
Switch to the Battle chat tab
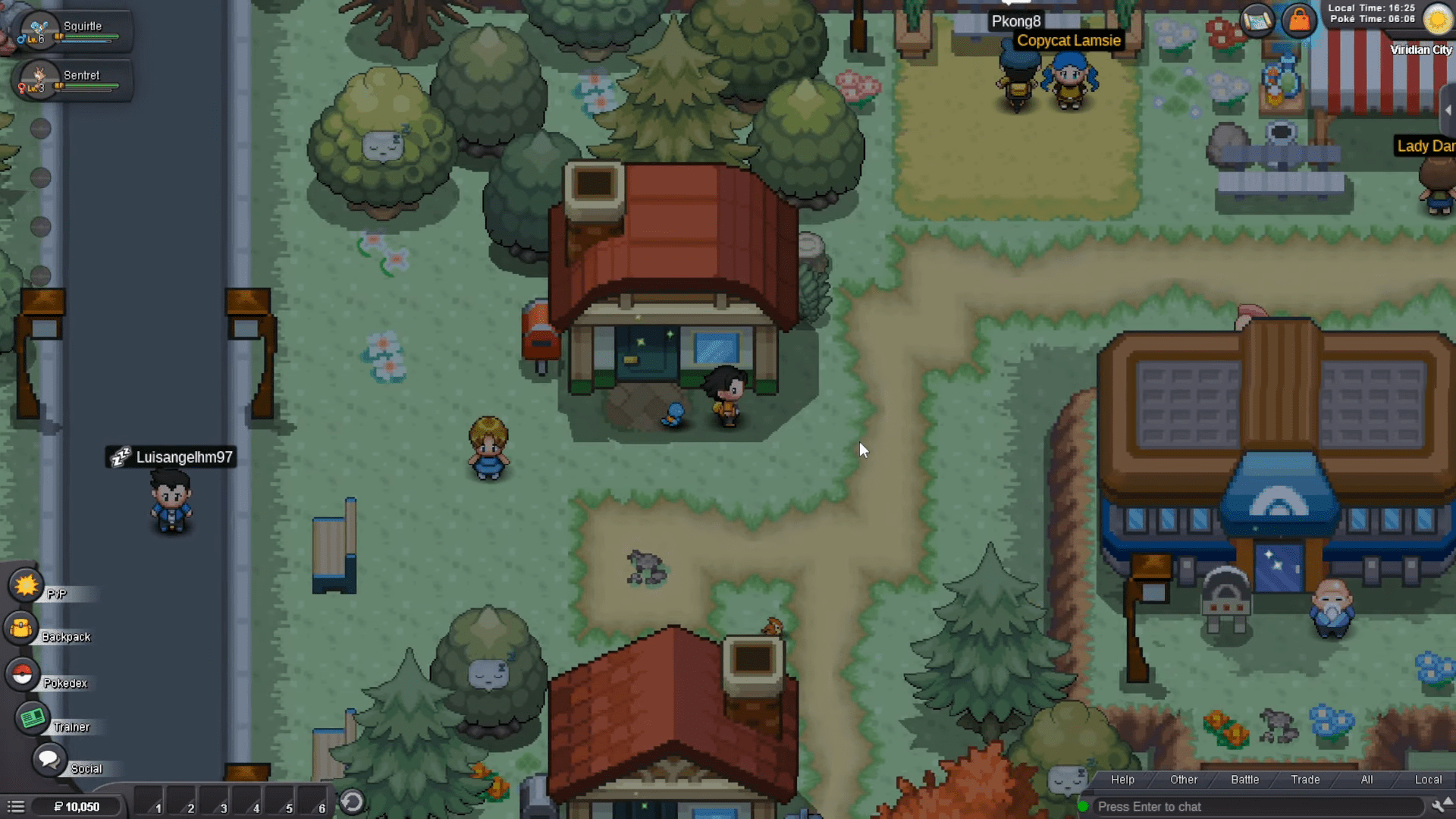click(1245, 779)
